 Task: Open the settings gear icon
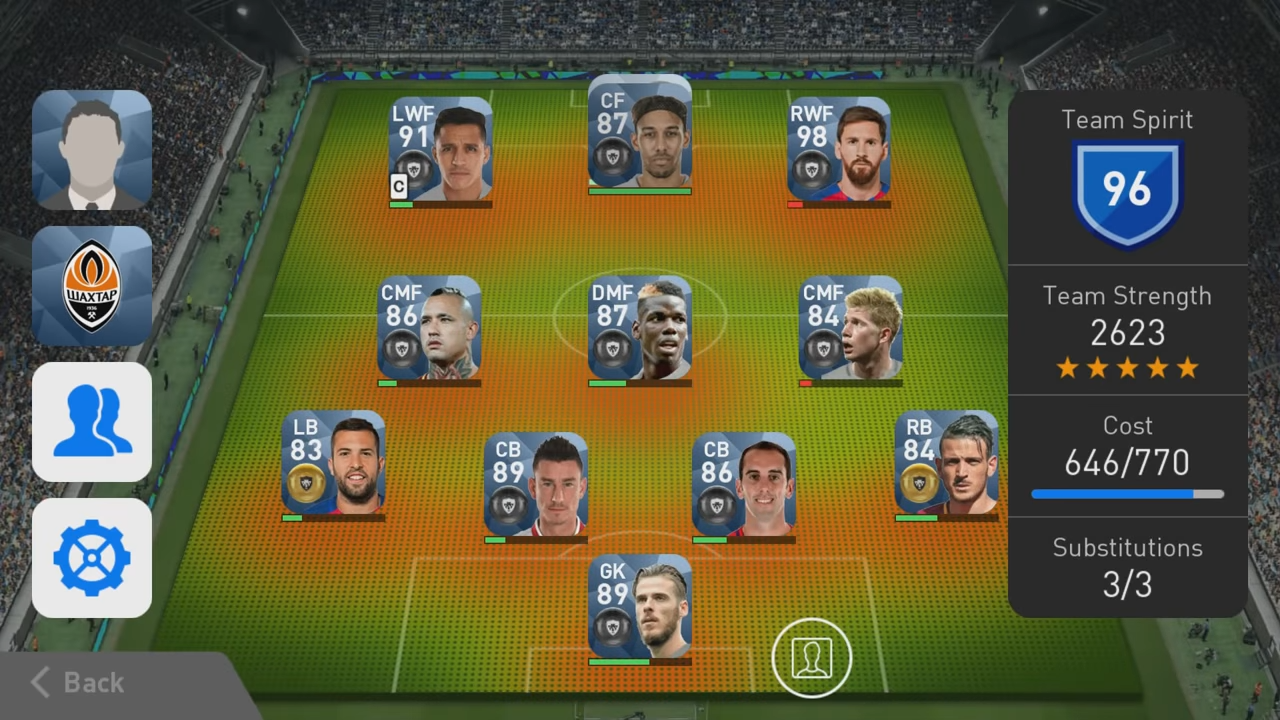[x=91, y=558]
